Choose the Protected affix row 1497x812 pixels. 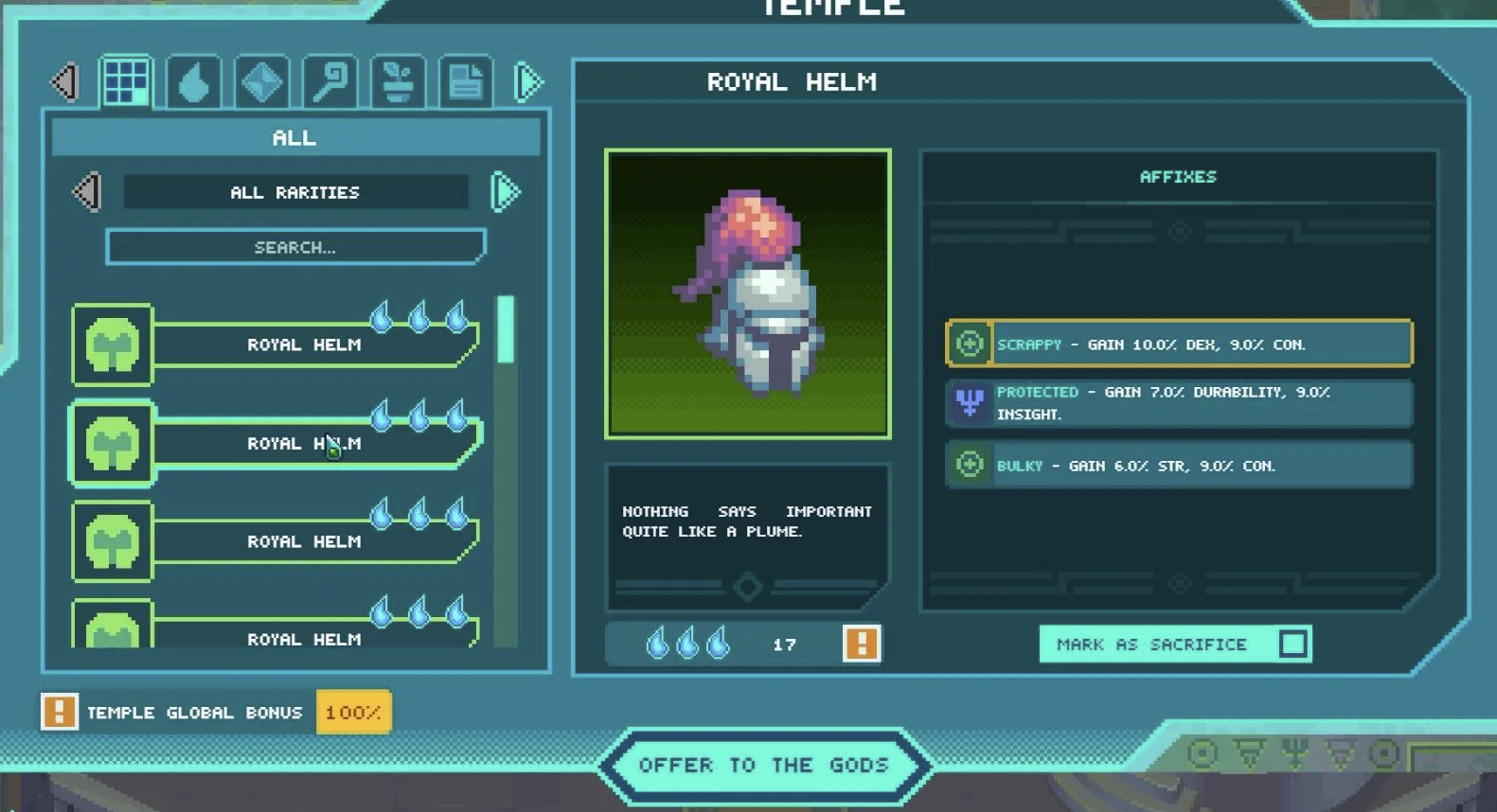click(1179, 403)
